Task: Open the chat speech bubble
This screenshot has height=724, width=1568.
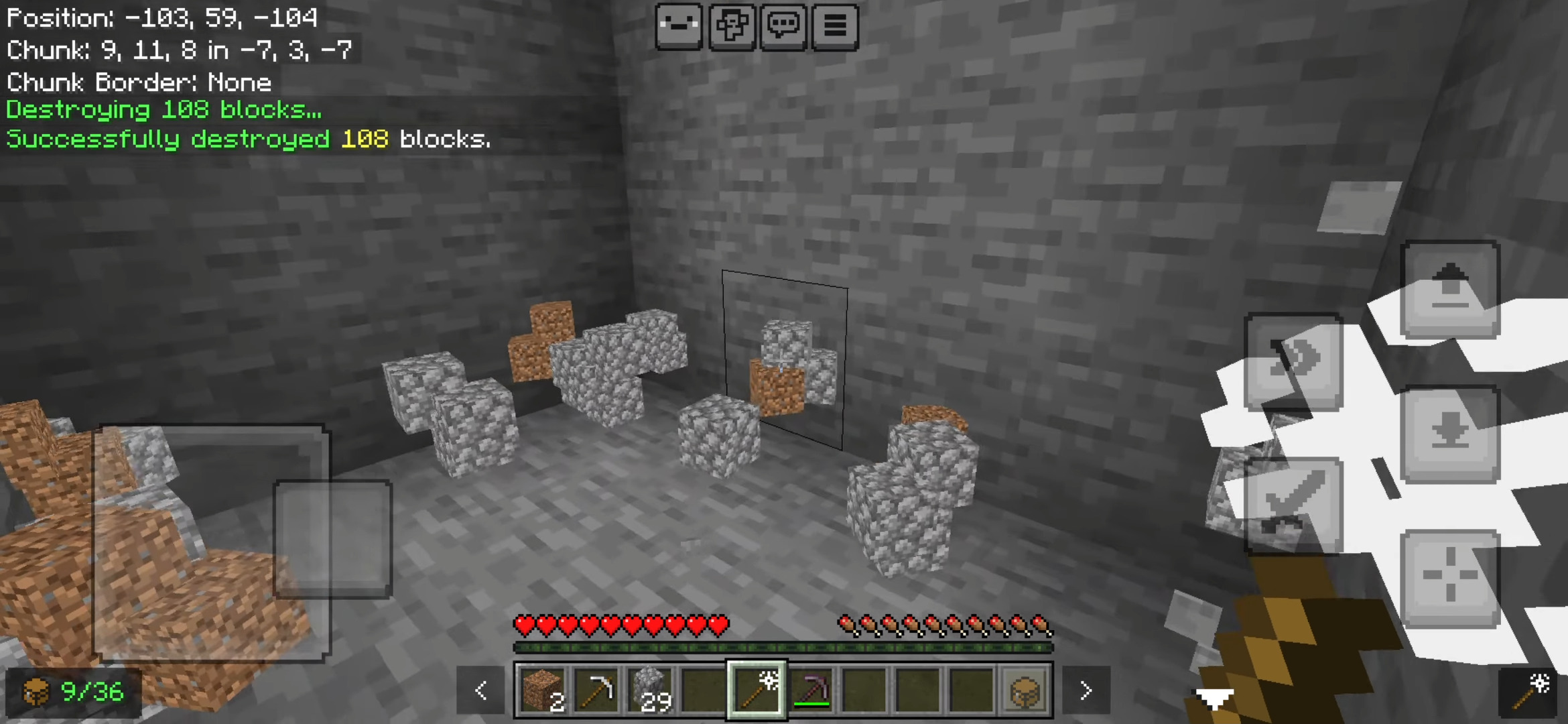Action: pos(783,27)
